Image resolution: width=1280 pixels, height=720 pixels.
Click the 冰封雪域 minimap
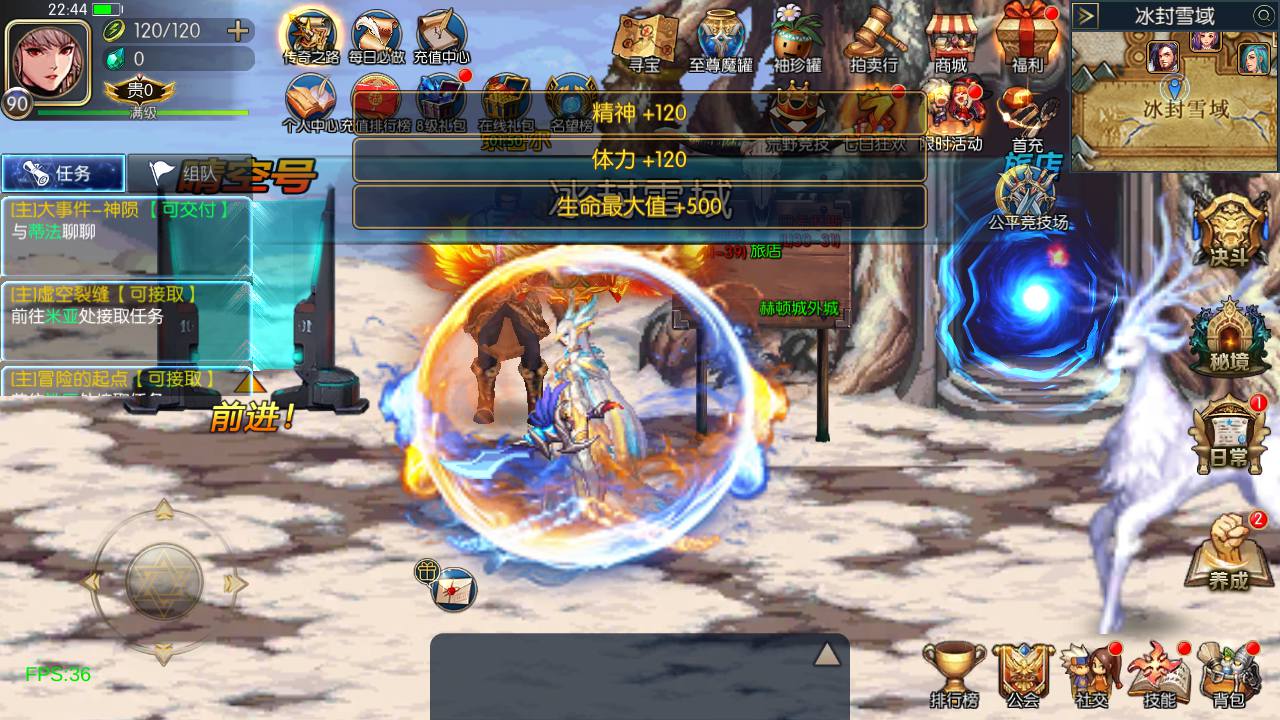coord(1176,100)
